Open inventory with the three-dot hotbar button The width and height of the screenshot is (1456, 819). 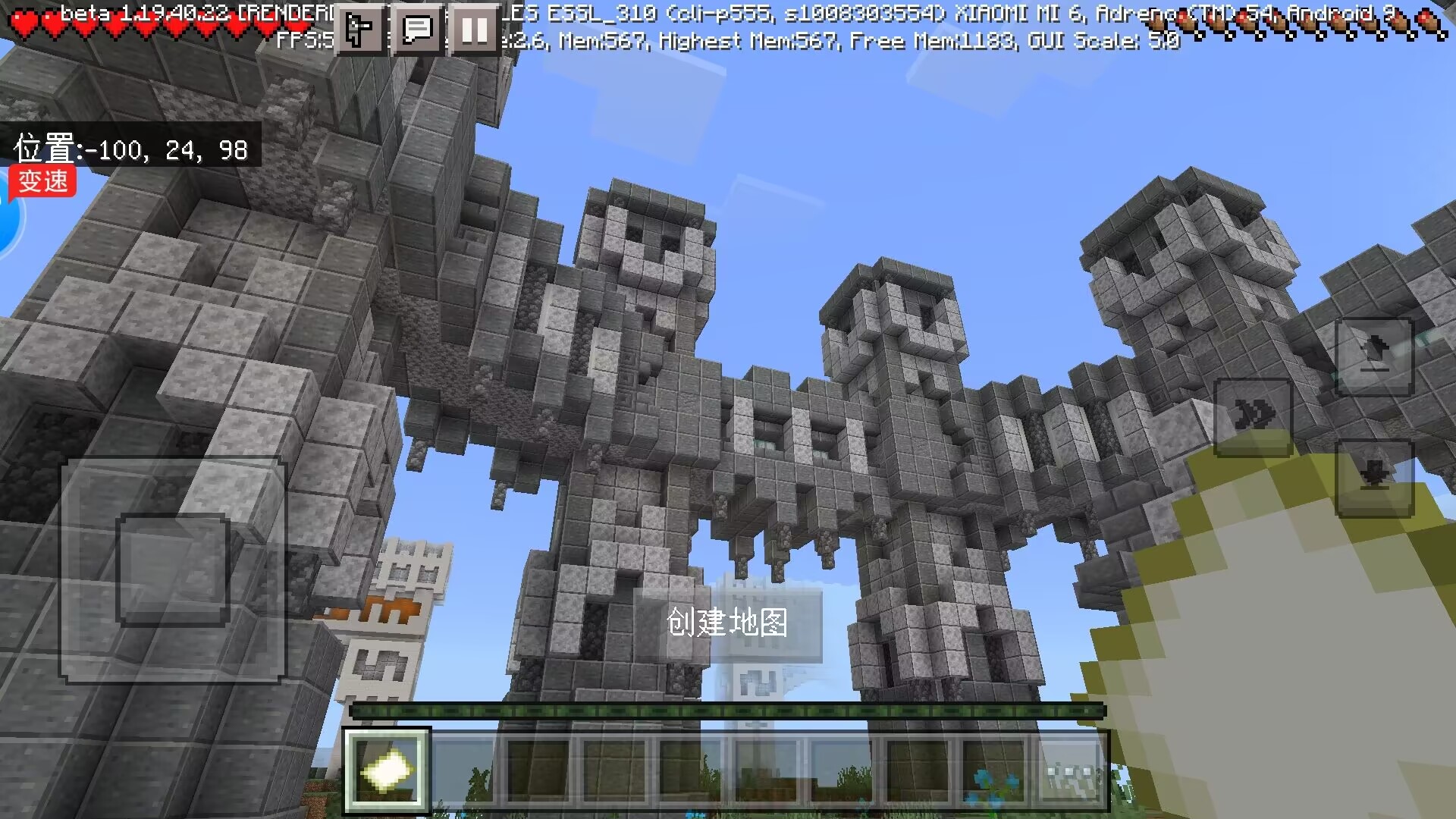click(1071, 770)
